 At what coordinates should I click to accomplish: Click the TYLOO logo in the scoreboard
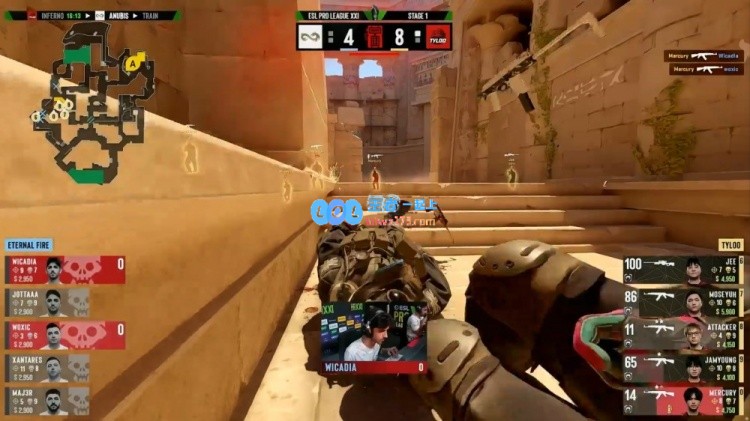click(x=438, y=38)
